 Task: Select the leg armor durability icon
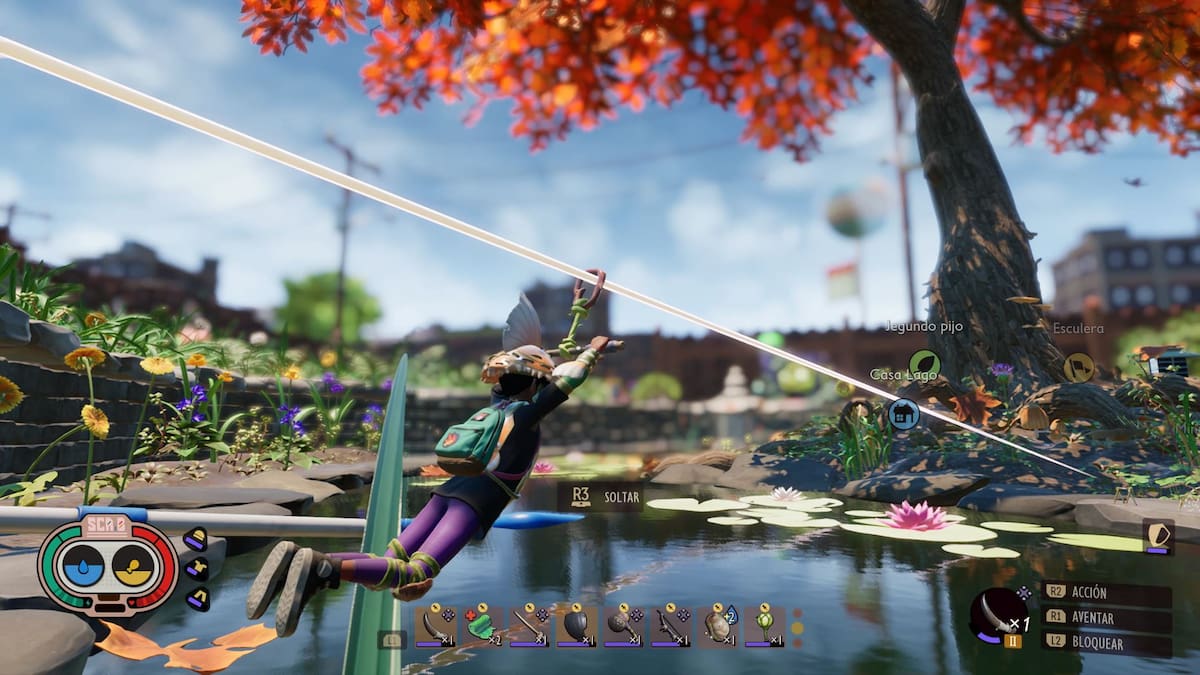coord(197,599)
